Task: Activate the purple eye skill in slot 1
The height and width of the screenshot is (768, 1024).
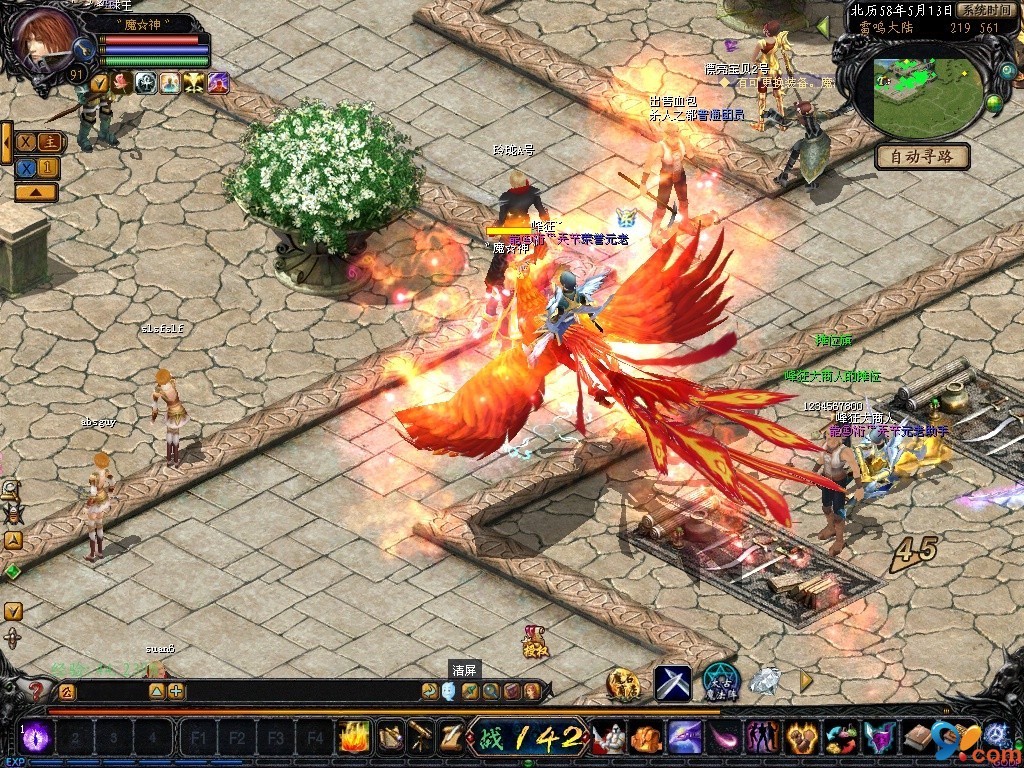Action: pyautogui.click(x=37, y=737)
